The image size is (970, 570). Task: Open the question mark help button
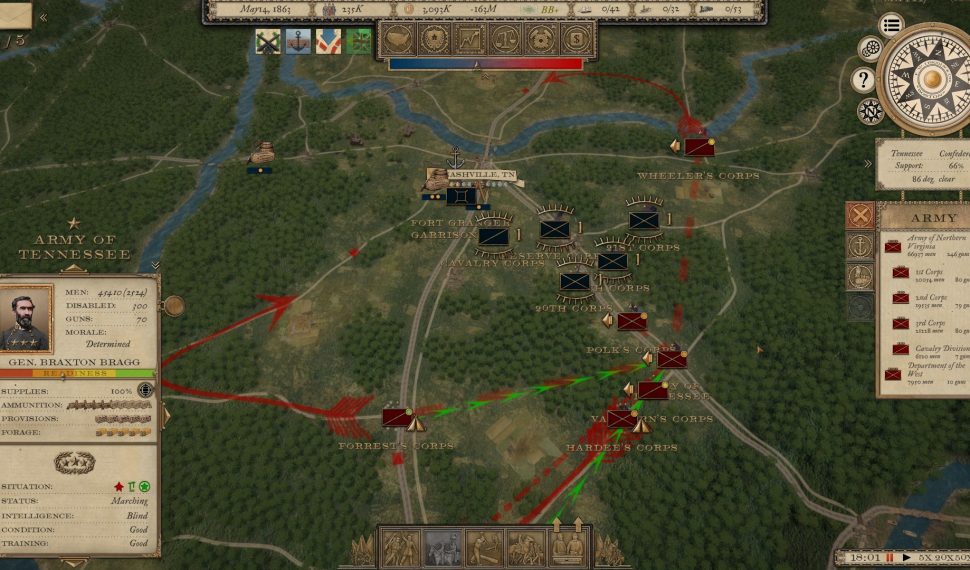863,79
